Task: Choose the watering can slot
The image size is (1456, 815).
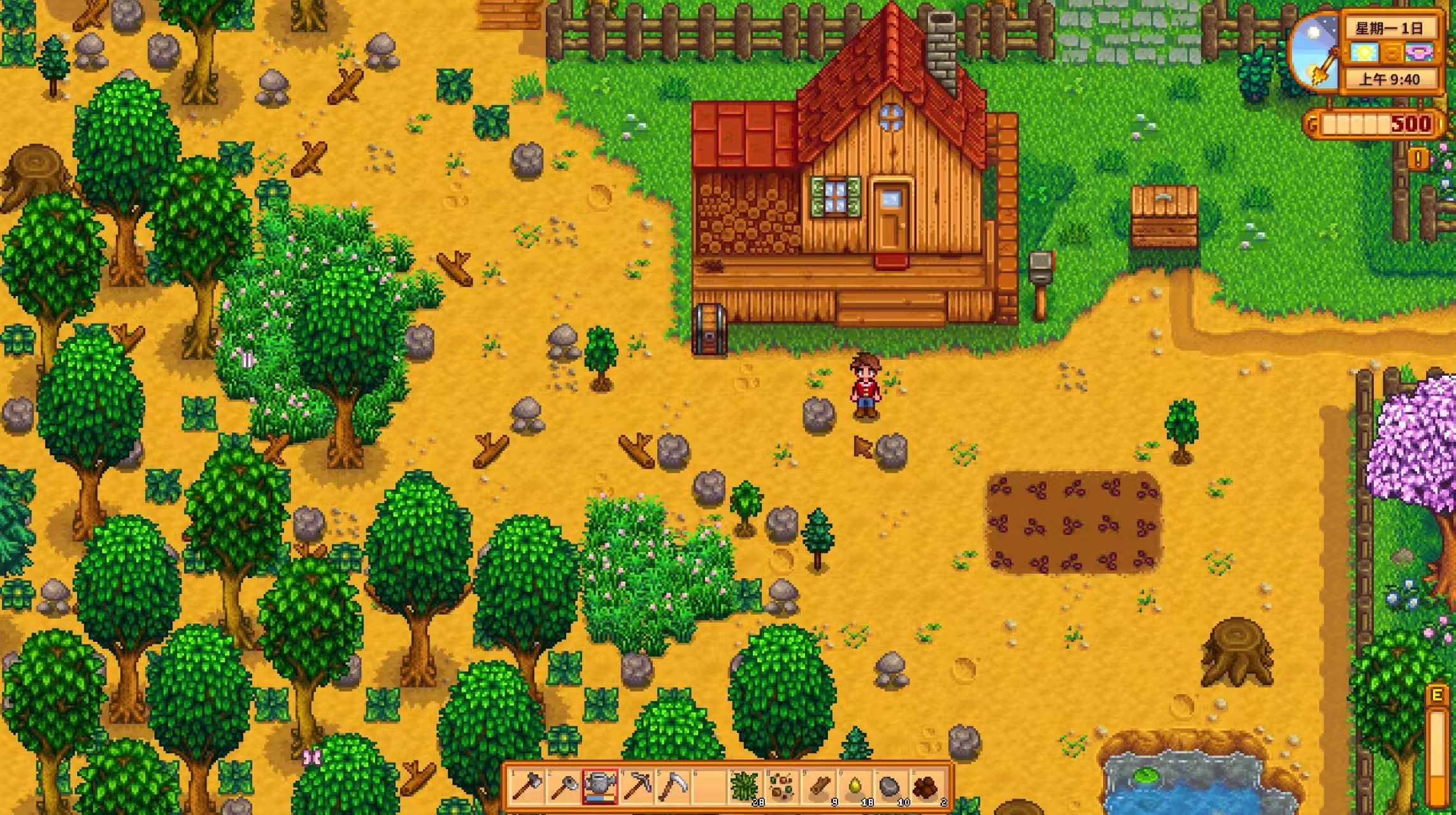Action: point(600,787)
